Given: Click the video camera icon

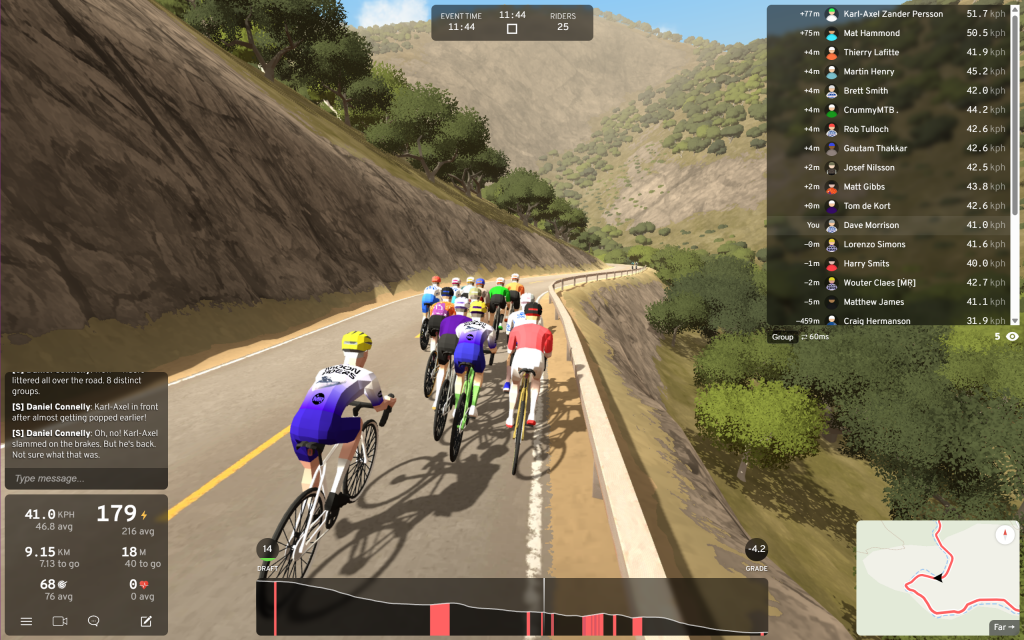Looking at the screenshot, I should tap(60, 621).
